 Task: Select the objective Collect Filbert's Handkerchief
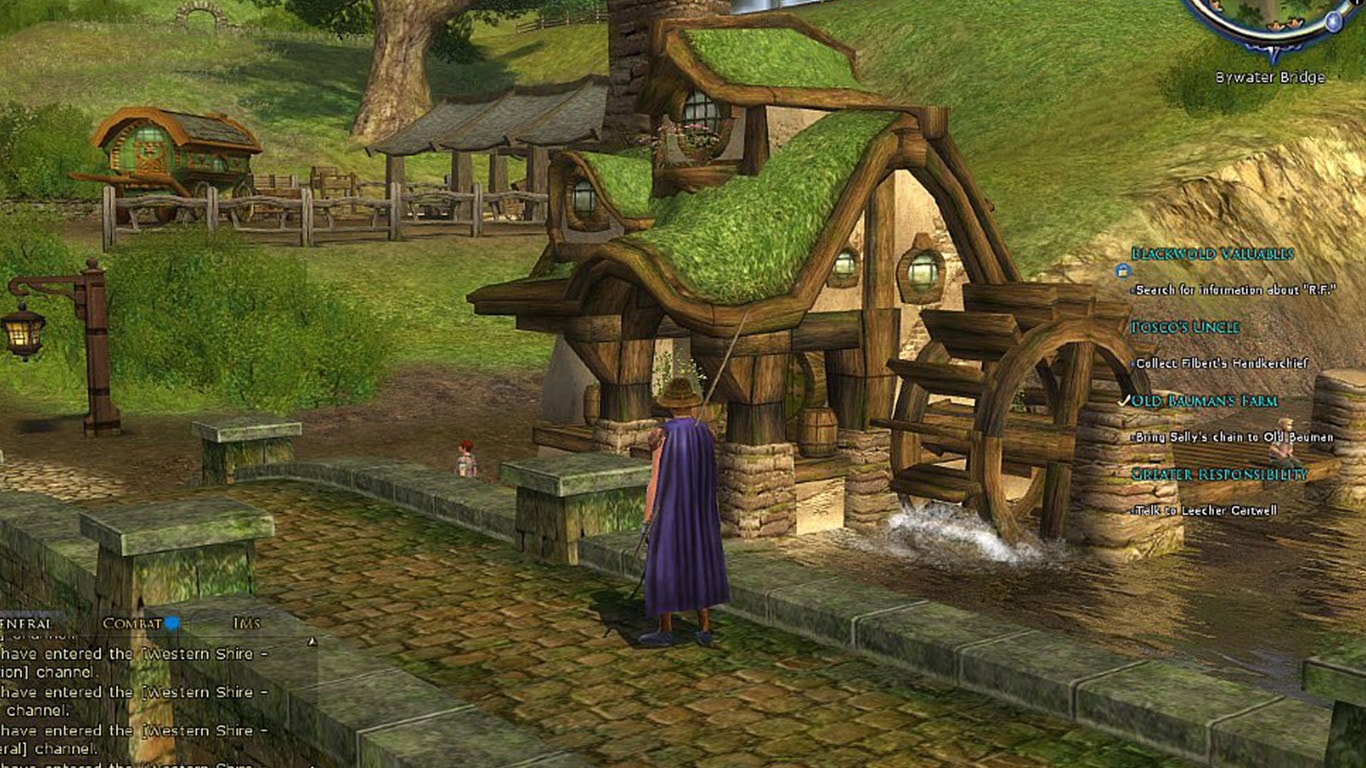[x=1222, y=363]
